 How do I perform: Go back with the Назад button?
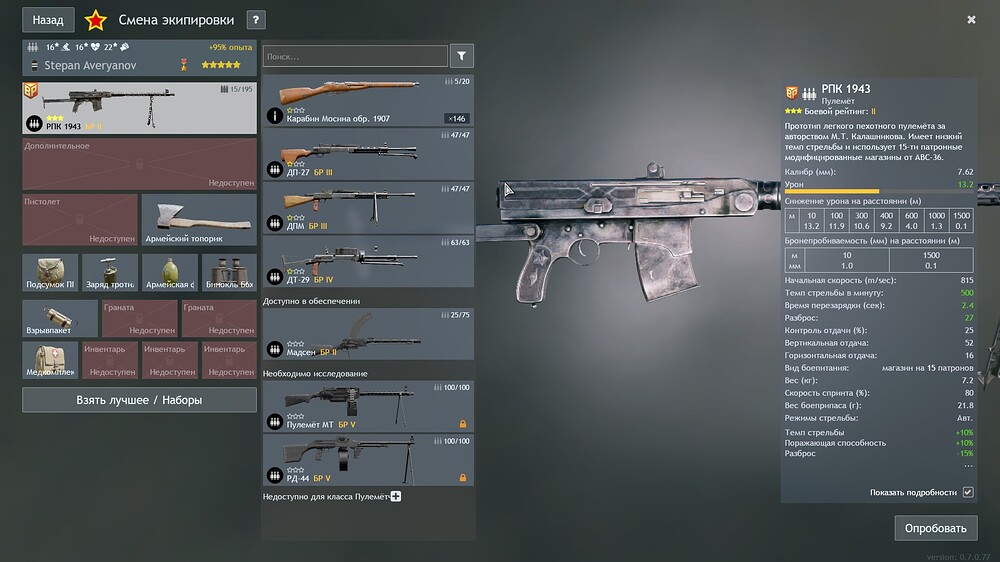(47, 19)
